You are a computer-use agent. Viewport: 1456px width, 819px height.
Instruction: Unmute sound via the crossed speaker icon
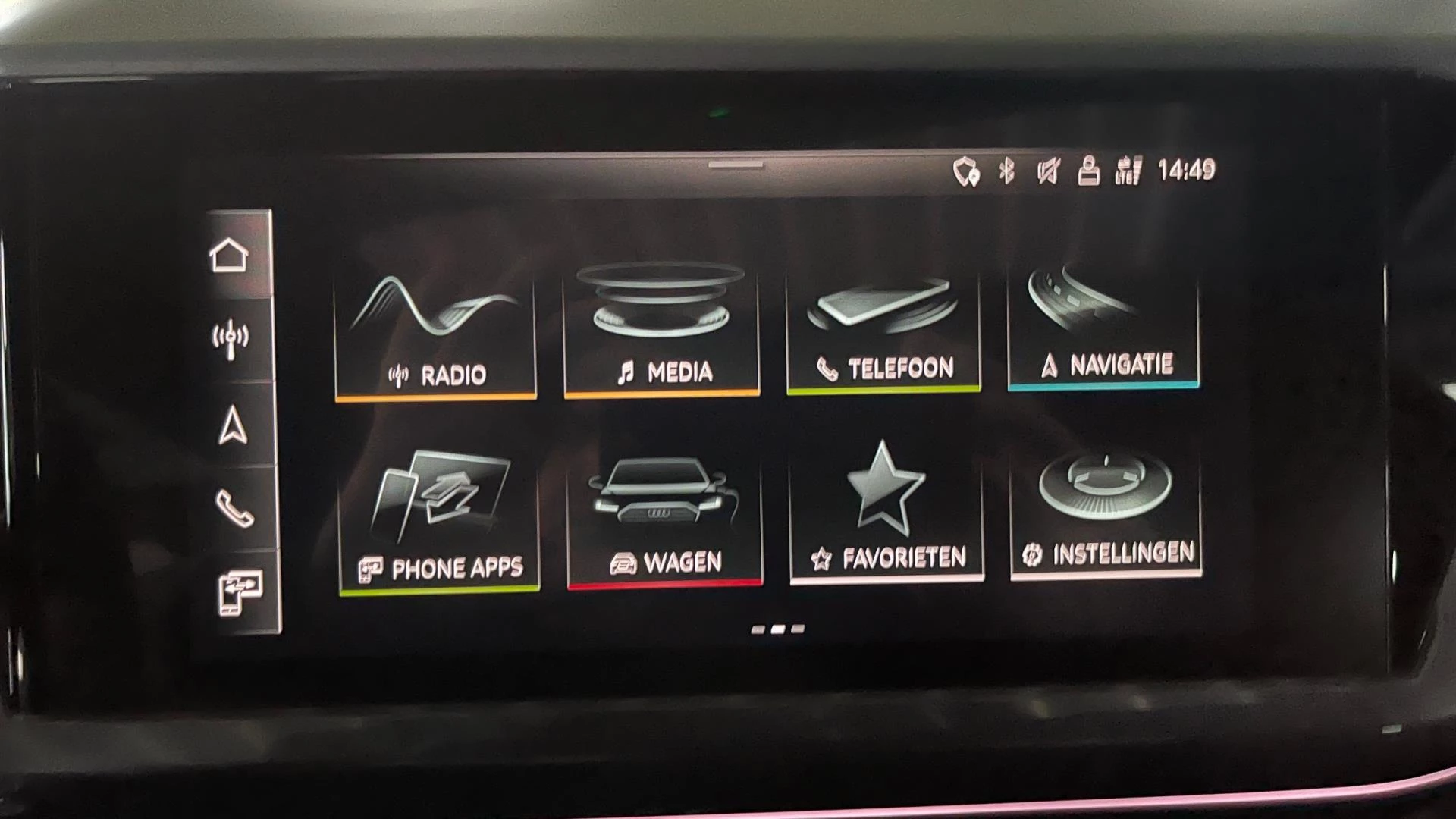point(1049,170)
